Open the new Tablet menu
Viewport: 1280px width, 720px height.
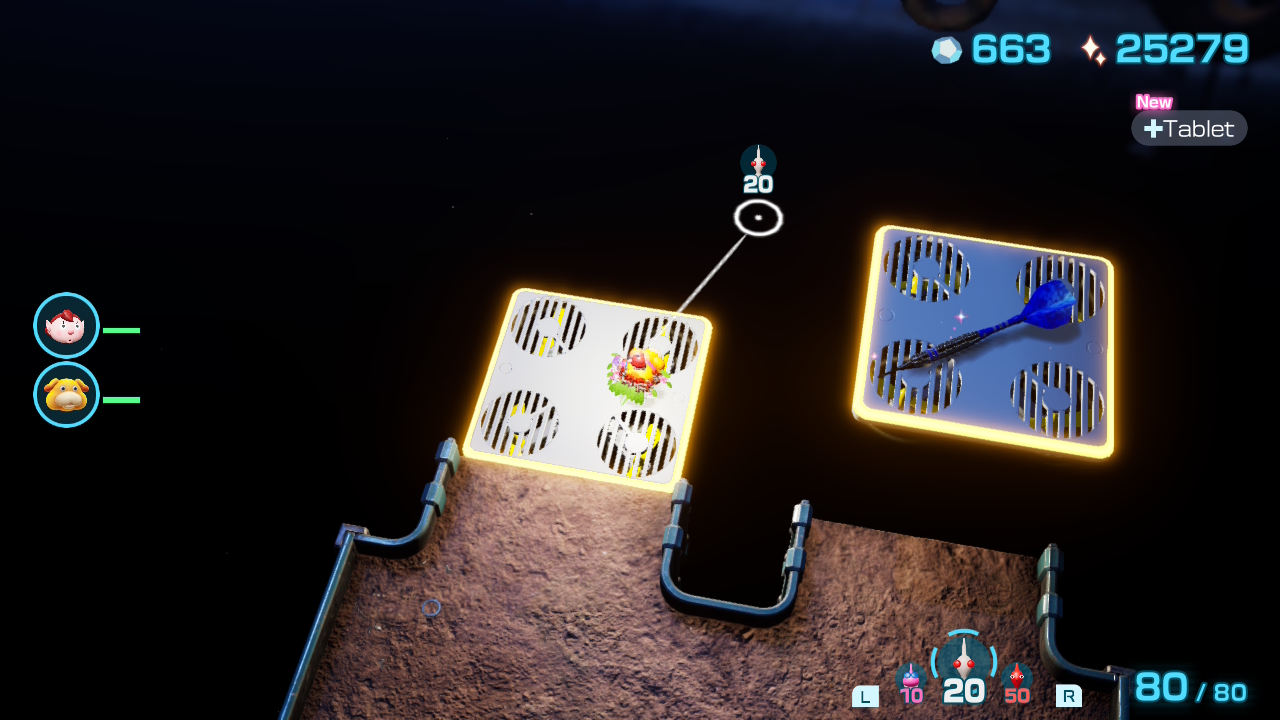[x=1189, y=128]
